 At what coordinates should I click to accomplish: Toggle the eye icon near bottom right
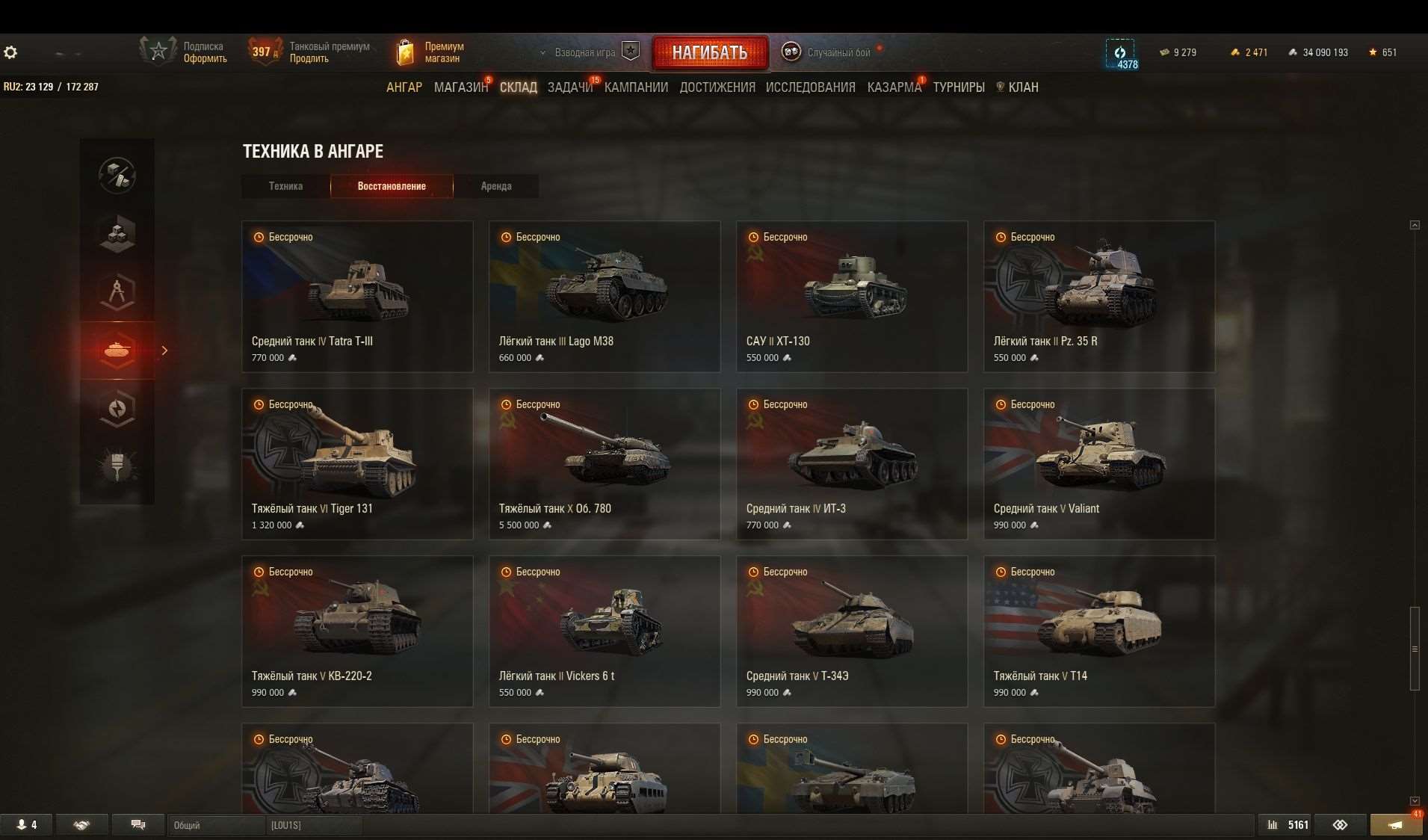(1340, 824)
